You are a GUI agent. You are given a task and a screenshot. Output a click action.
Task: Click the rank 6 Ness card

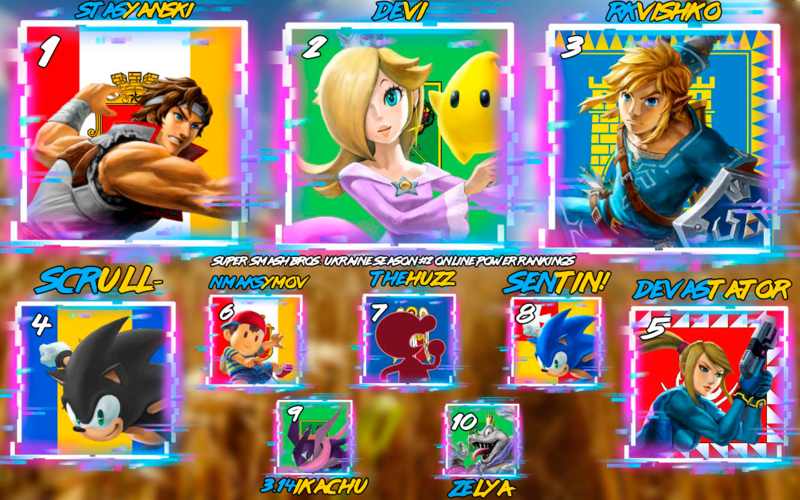coord(253,341)
